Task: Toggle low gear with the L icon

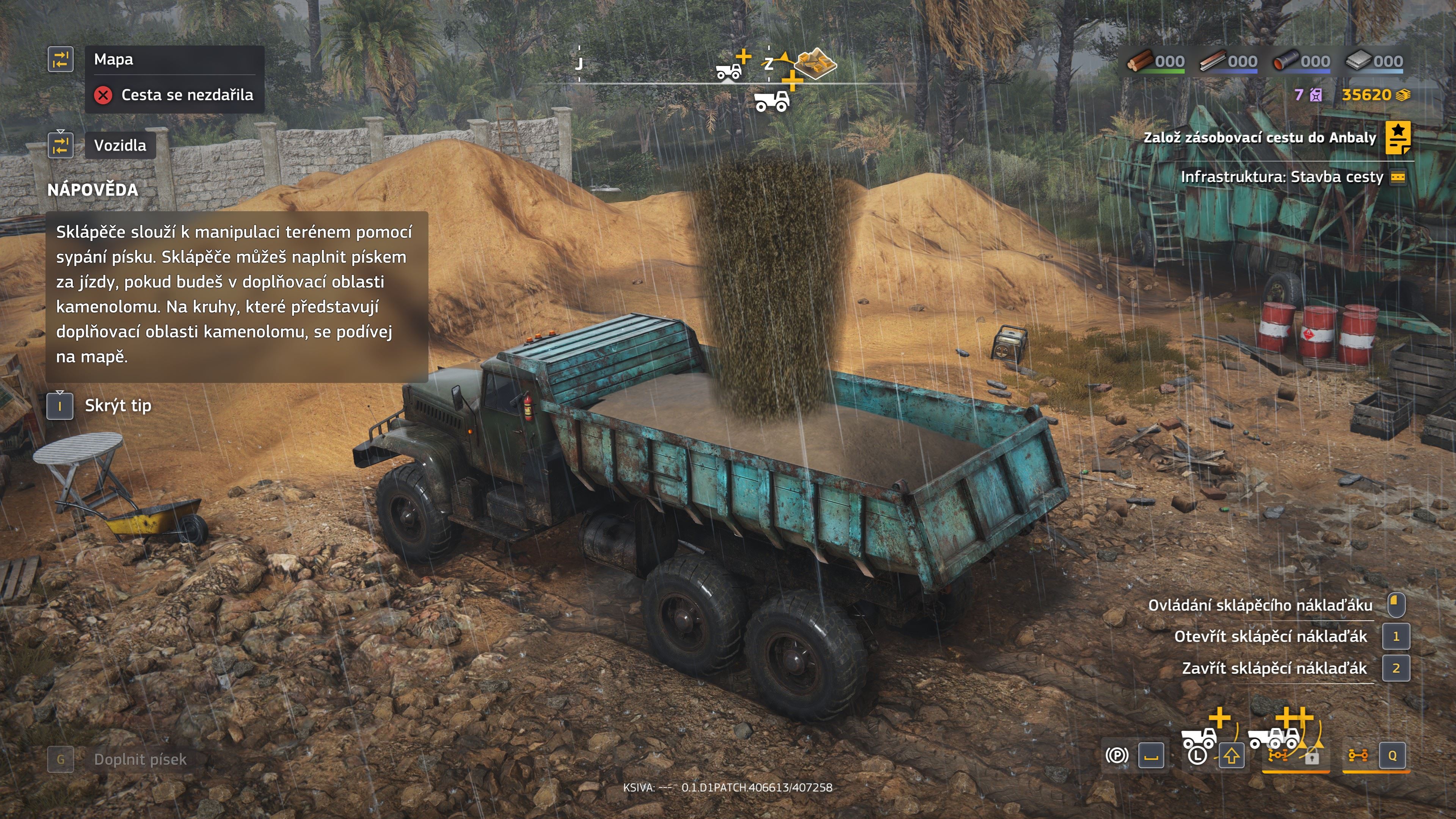Action: pyautogui.click(x=1197, y=755)
